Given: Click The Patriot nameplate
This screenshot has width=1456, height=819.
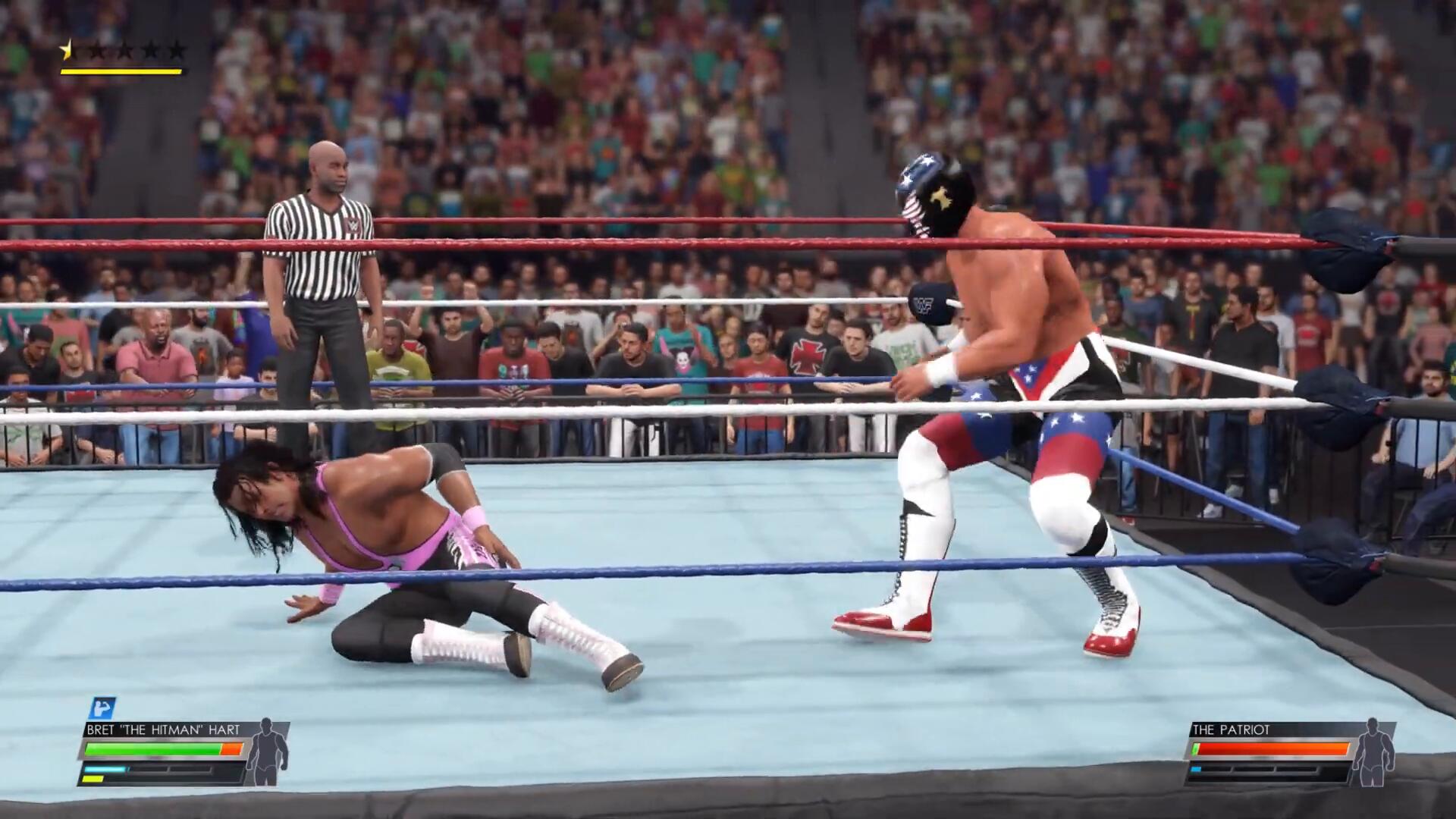Looking at the screenshot, I should (x=1231, y=730).
